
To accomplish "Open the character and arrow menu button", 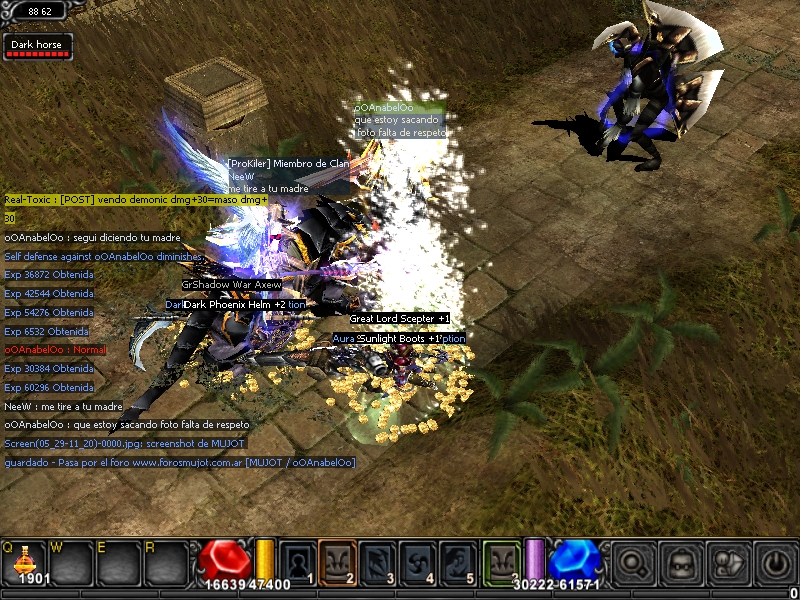I will click(x=728, y=563).
